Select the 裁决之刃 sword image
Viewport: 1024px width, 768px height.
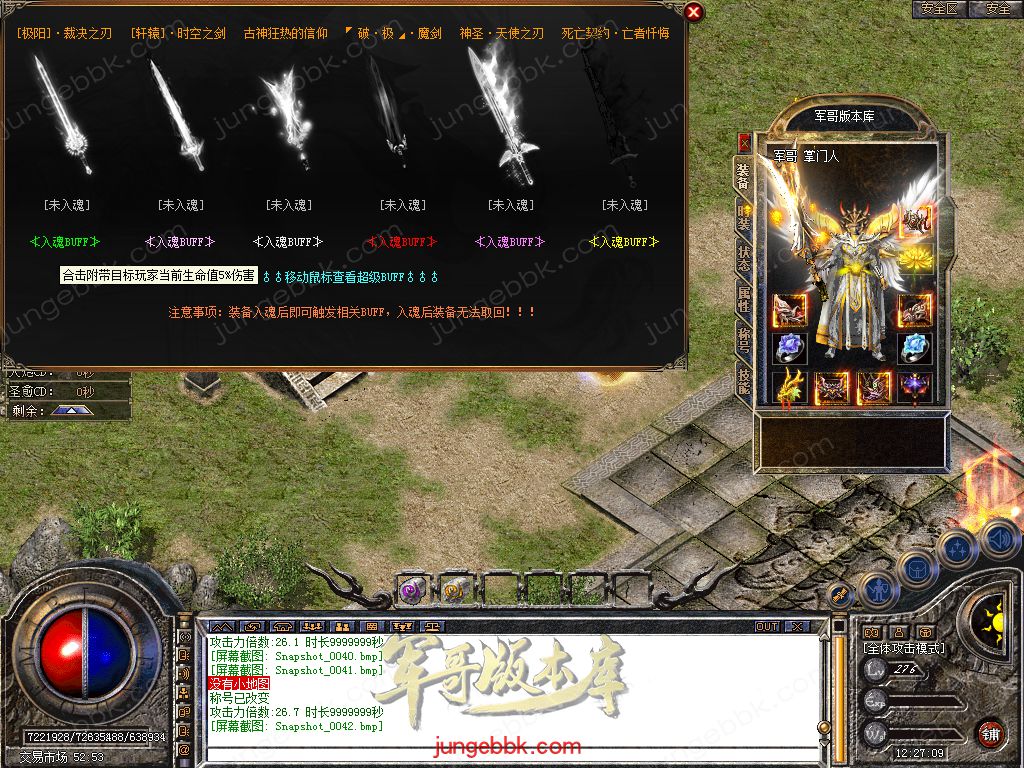(x=61, y=115)
